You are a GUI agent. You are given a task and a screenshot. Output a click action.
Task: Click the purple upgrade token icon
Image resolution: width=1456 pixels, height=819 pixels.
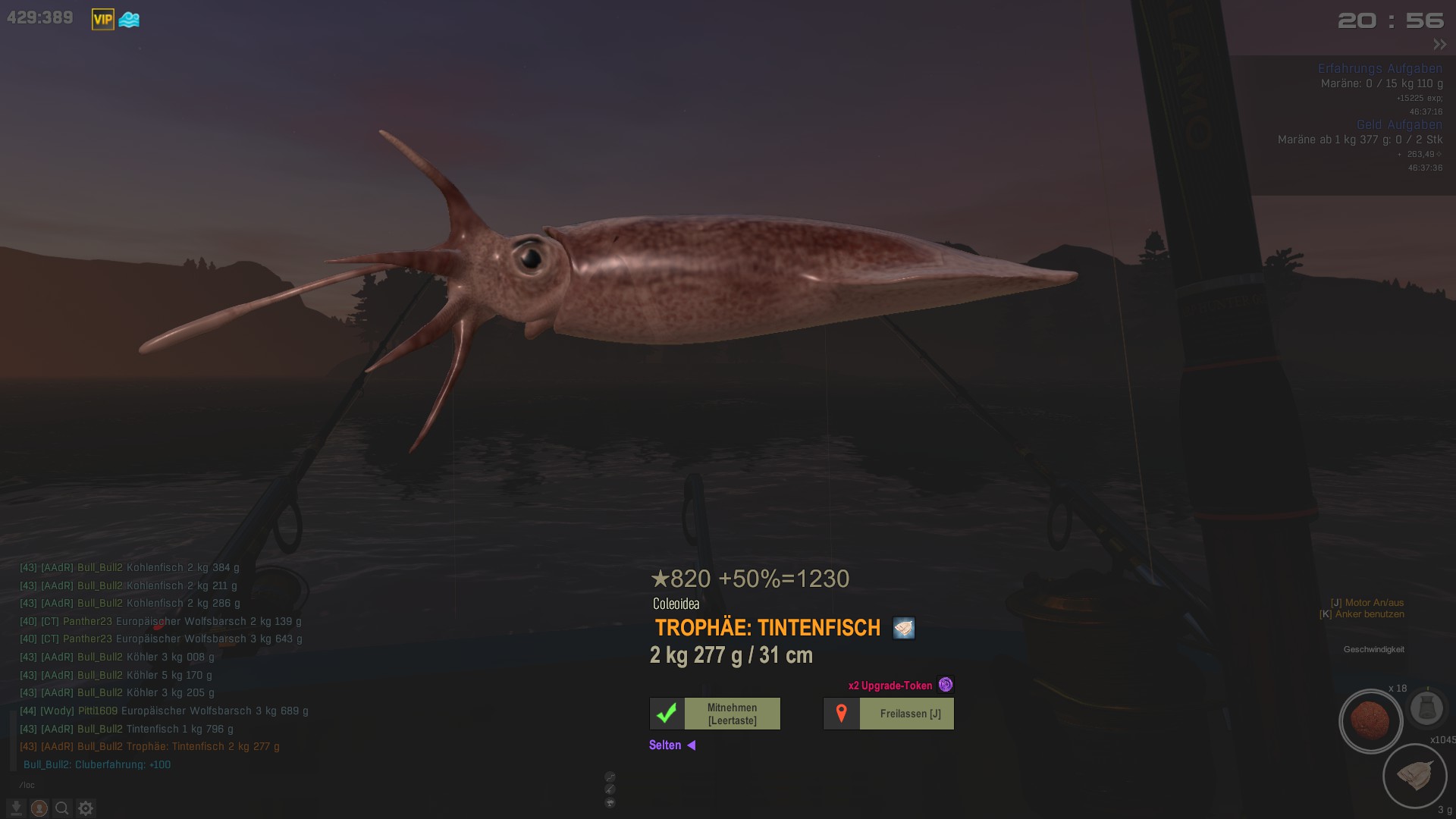coord(945,685)
